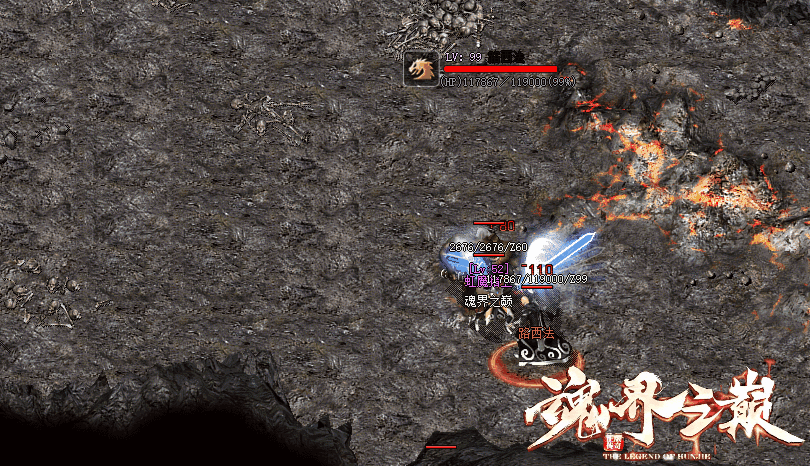Click the level 99 boss portrait icon
The width and height of the screenshot is (810, 466).
tap(420, 68)
